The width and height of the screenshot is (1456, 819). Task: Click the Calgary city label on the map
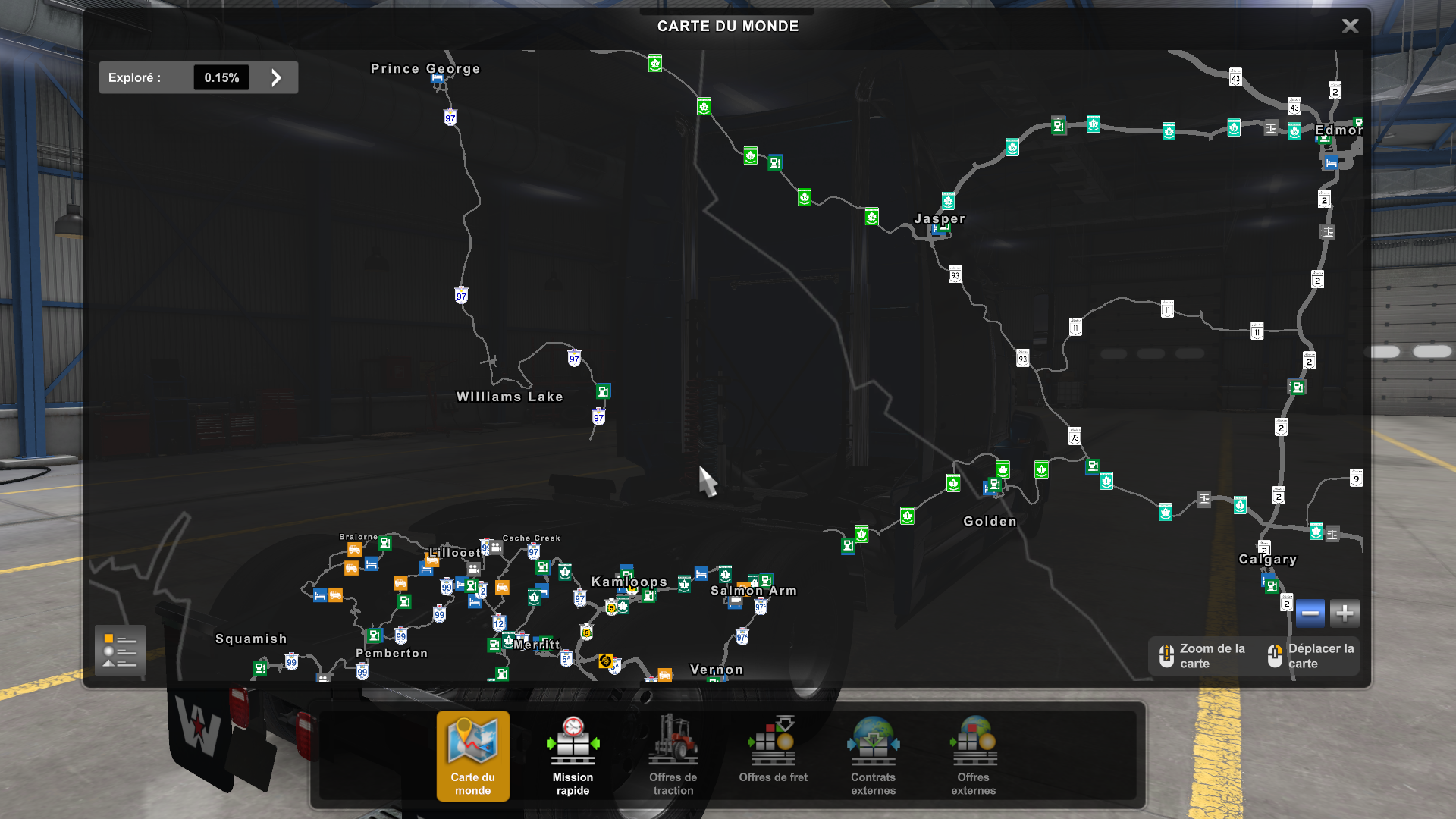click(1267, 560)
